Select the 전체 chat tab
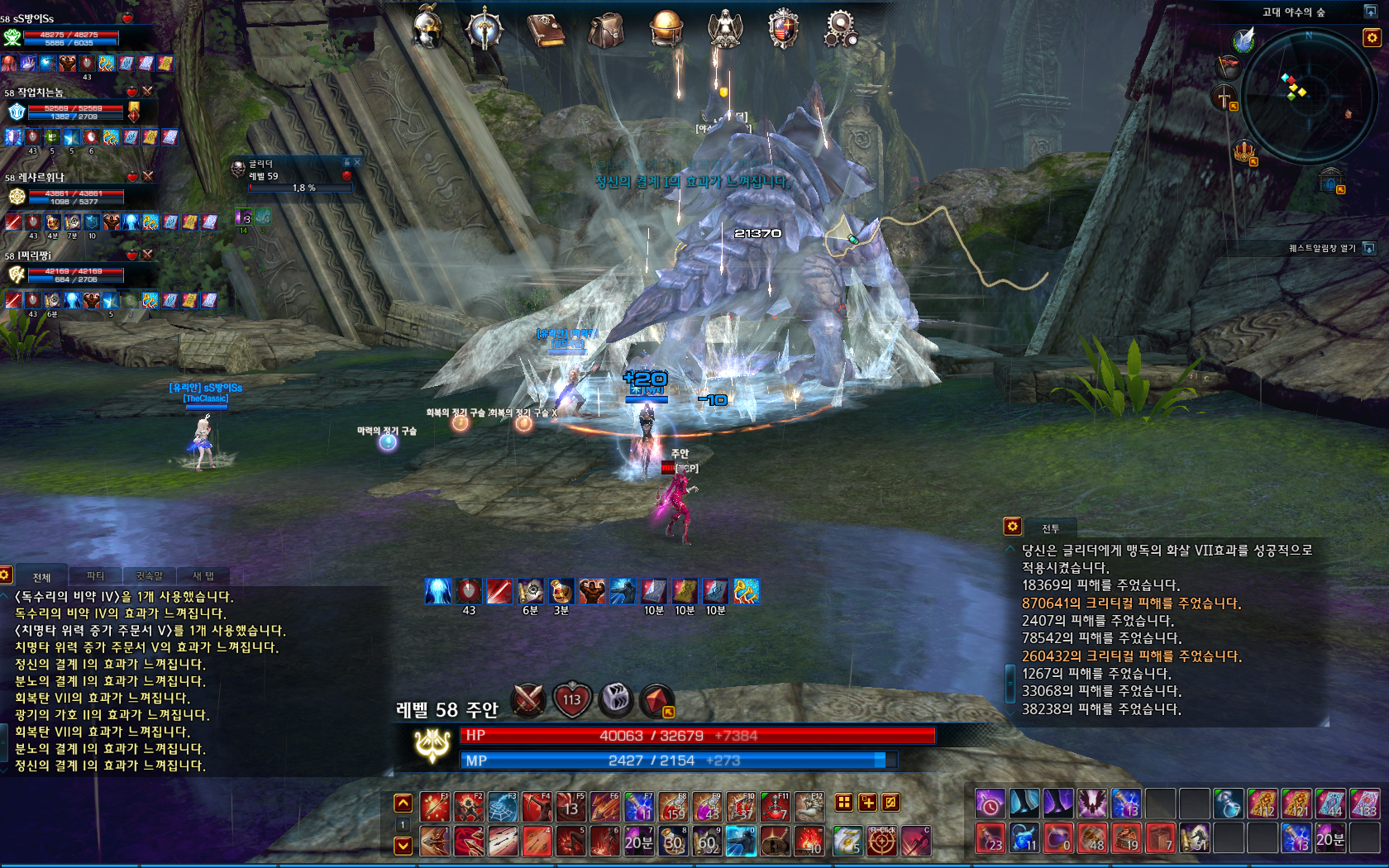Screen dimensions: 1389x868 coord(41,577)
